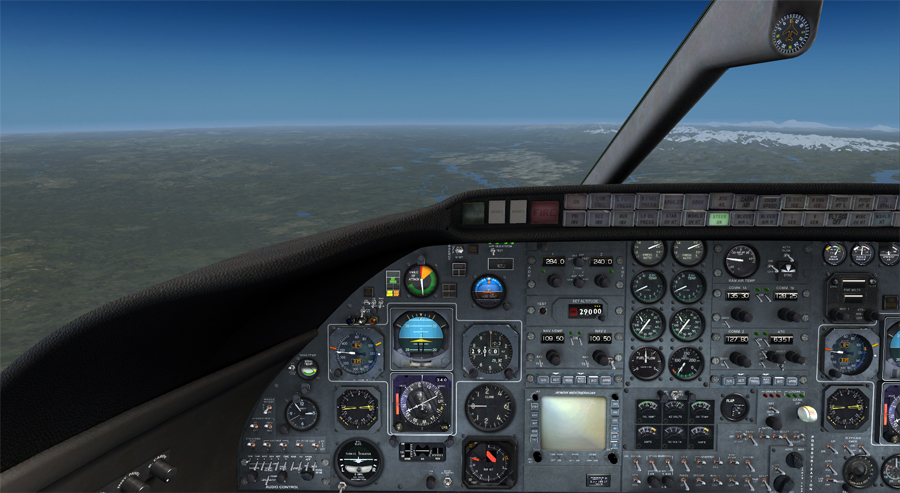
Task: Click the red FIRE warning light
Action: pyautogui.click(x=545, y=212)
